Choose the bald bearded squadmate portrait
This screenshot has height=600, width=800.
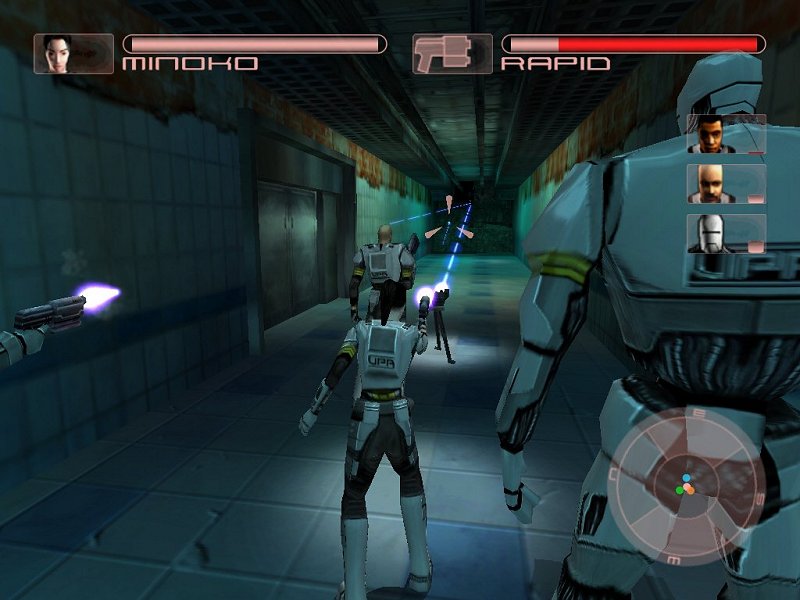click(x=711, y=184)
